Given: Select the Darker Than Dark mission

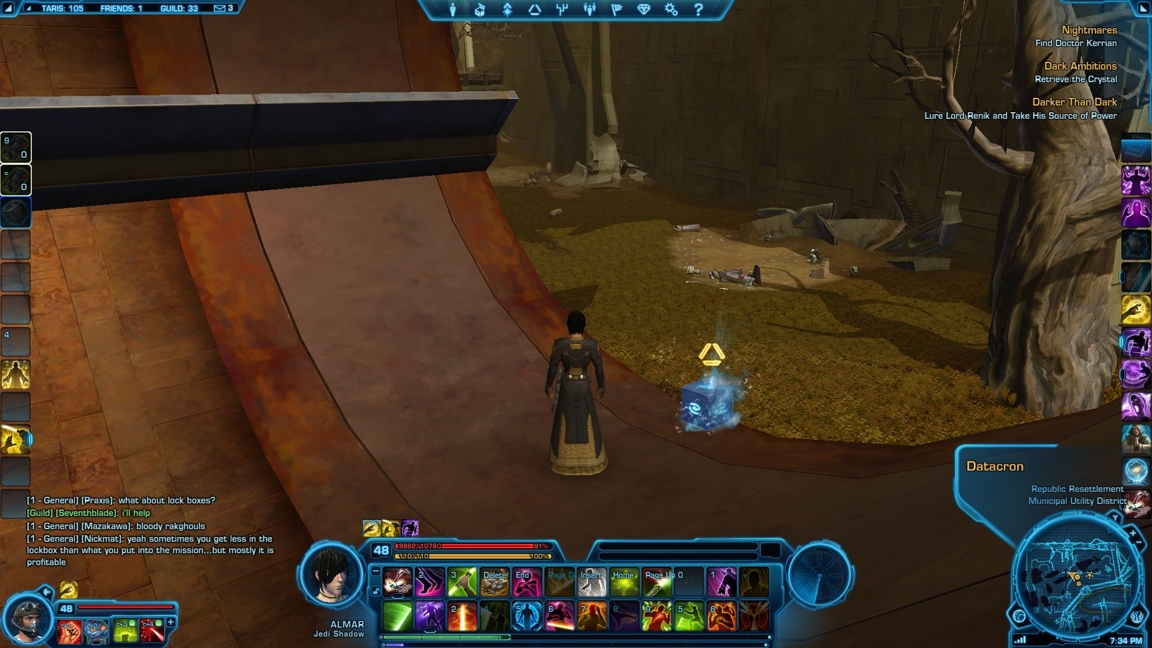Looking at the screenshot, I should [1074, 102].
